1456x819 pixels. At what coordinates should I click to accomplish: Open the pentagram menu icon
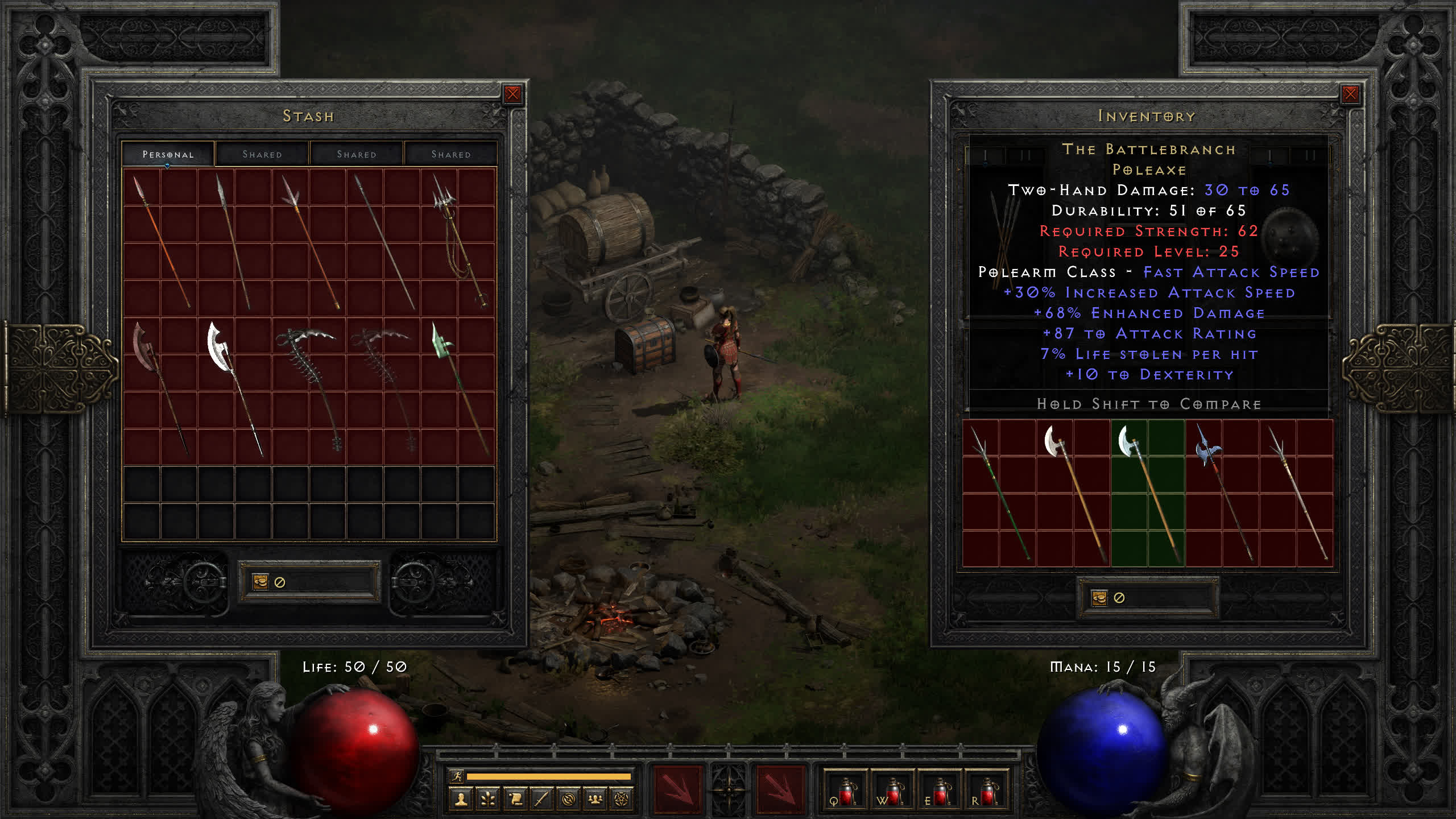[x=622, y=799]
